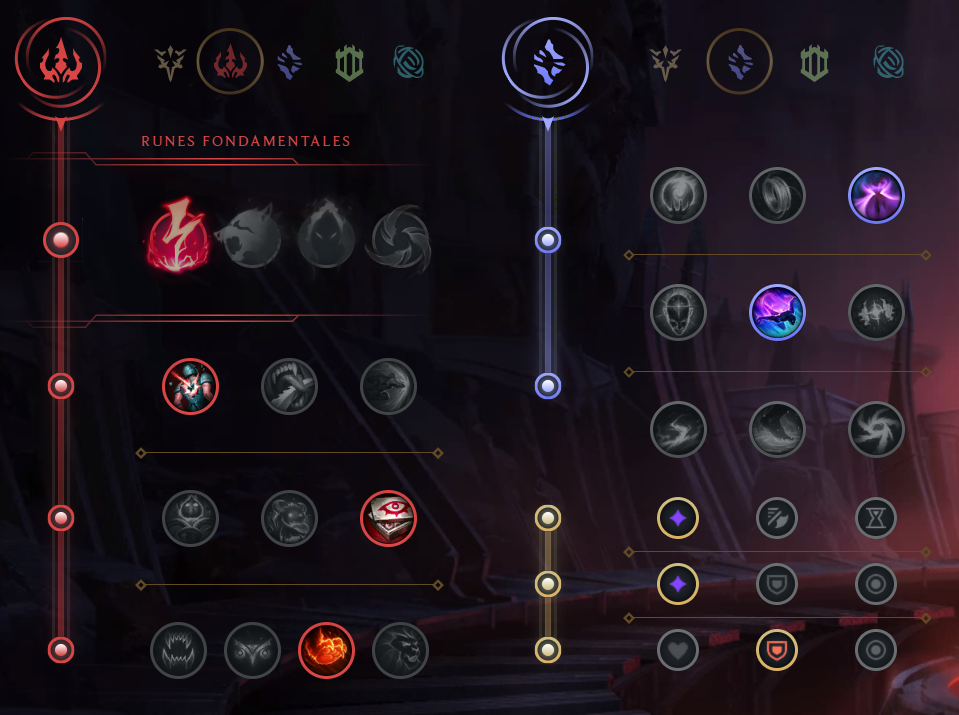Choose the attack speed stat shard
This screenshot has width=959, height=715.
tap(777, 518)
